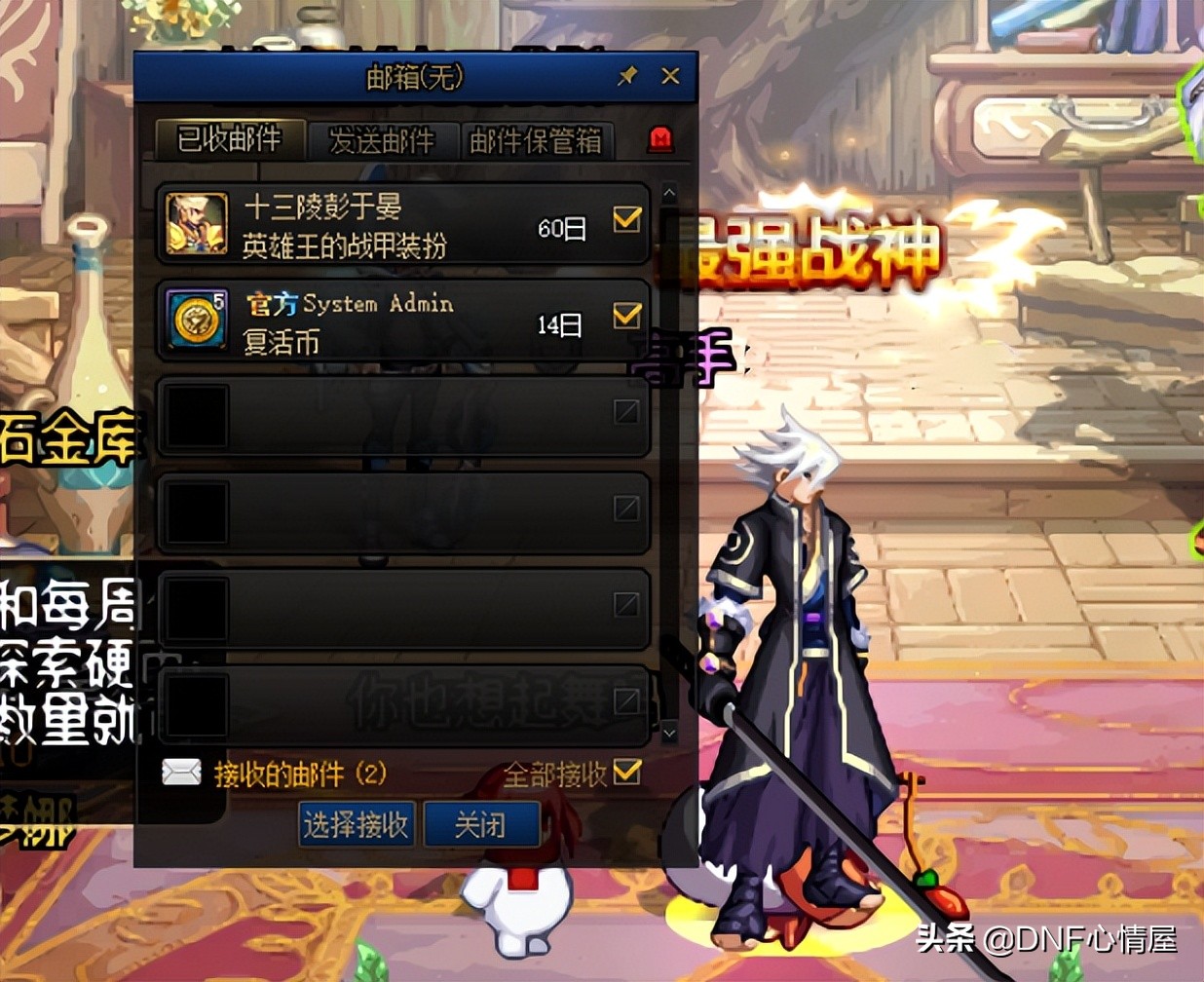Screen dimensions: 1204x982
Task: Open the 发送邮件 tab
Action: coord(382,141)
